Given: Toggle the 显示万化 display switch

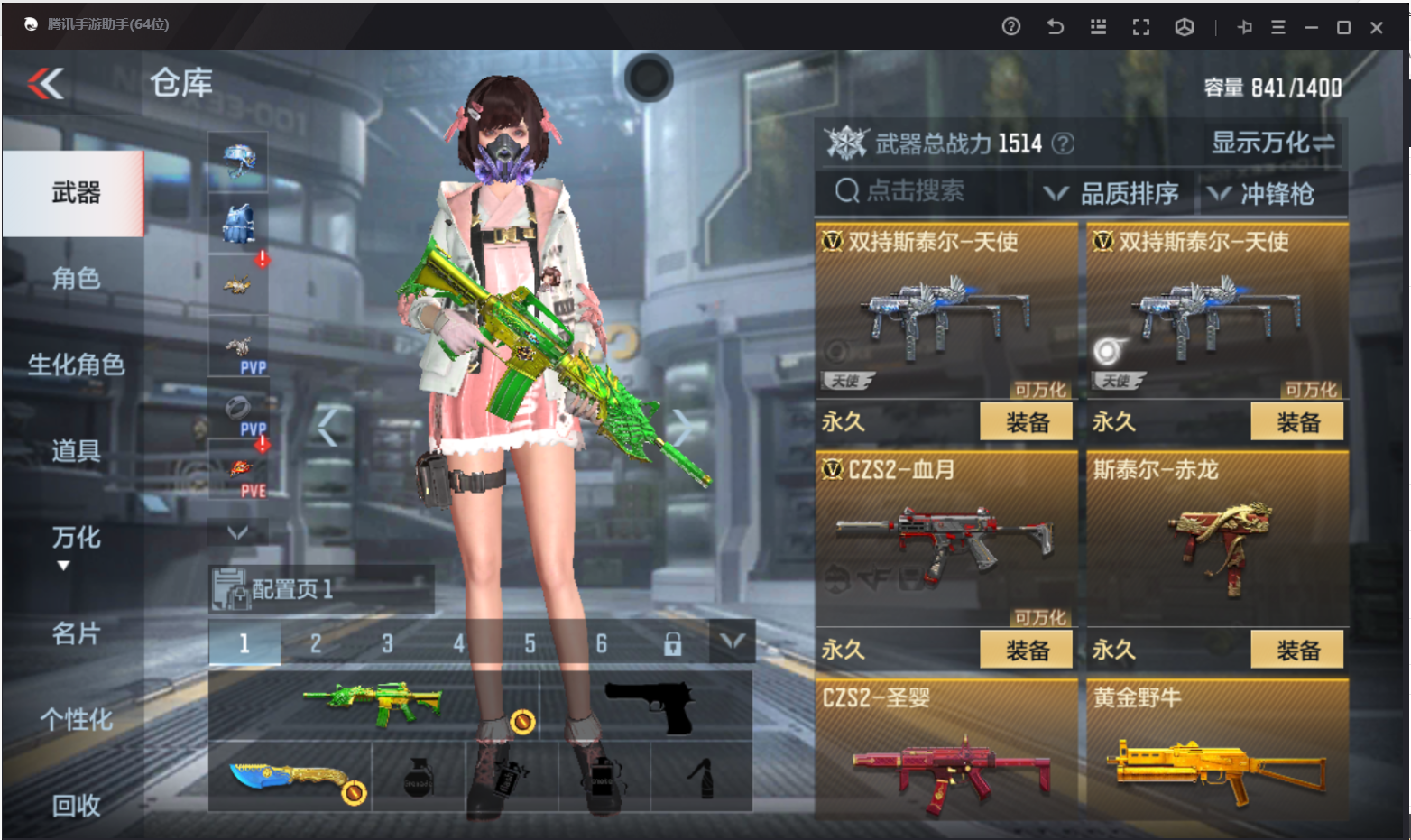Looking at the screenshot, I should pos(1272,143).
